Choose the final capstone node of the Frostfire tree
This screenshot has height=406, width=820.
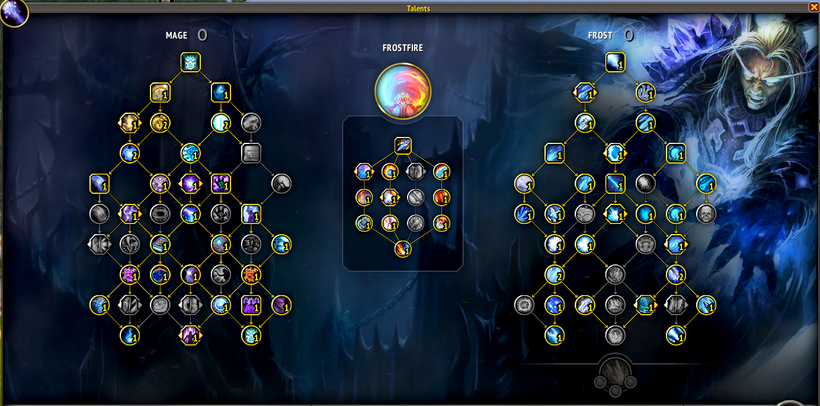(x=403, y=248)
